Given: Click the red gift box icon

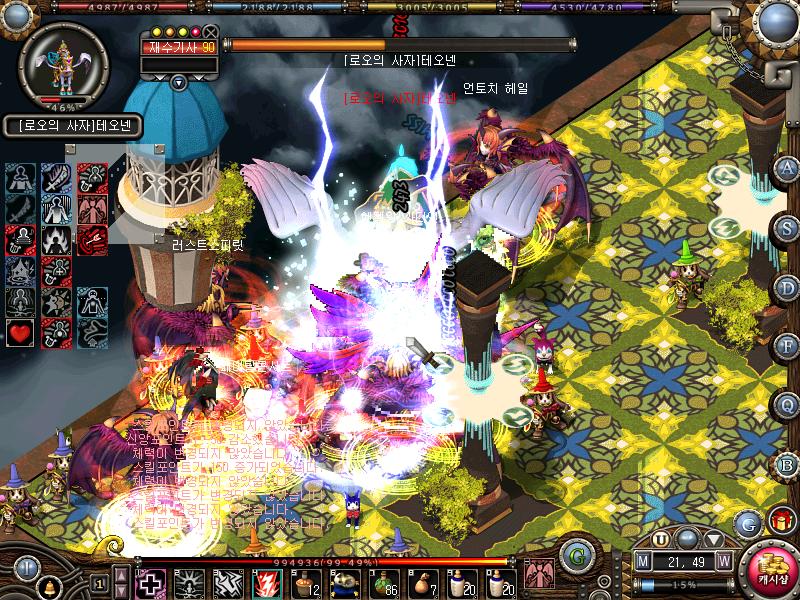Looking at the screenshot, I should (779, 520).
